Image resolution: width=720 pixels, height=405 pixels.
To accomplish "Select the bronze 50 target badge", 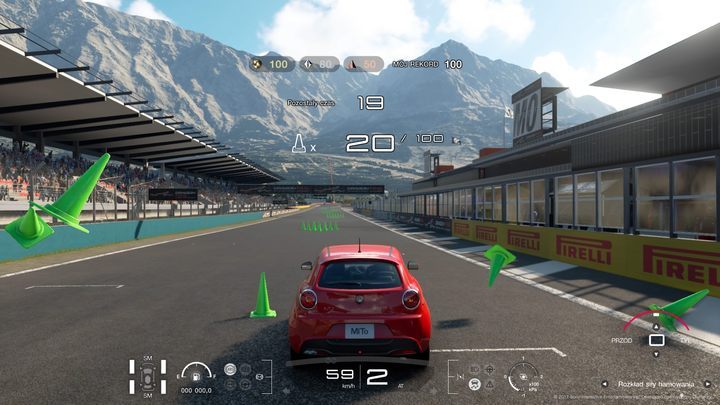I will pos(364,64).
